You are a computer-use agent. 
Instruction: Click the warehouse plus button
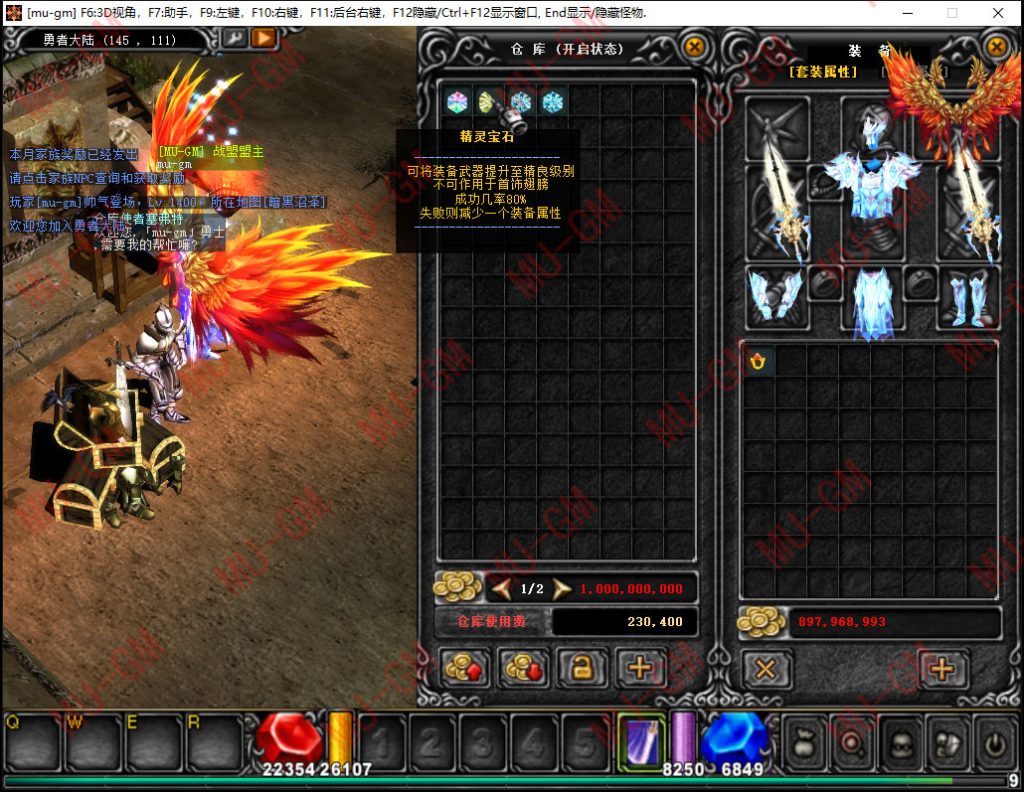pyautogui.click(x=641, y=668)
